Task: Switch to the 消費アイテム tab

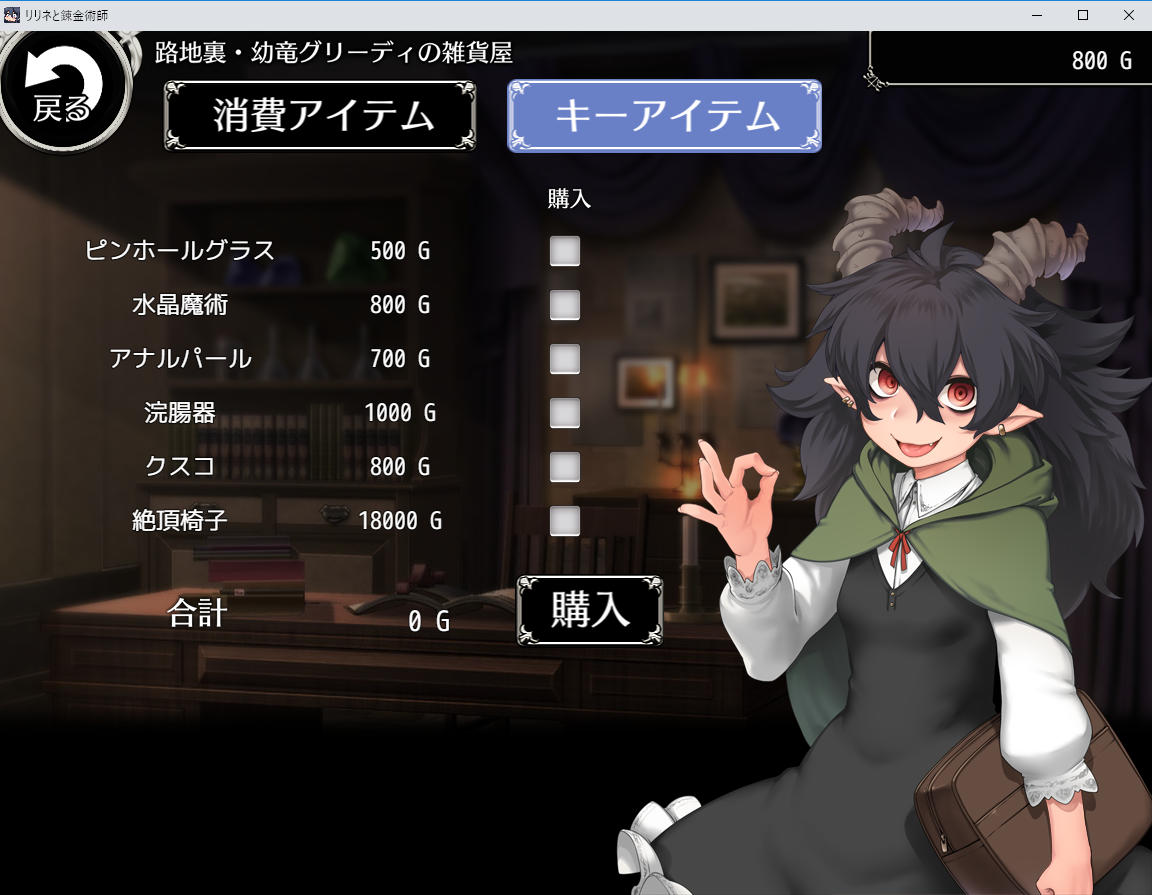Action: pos(320,116)
